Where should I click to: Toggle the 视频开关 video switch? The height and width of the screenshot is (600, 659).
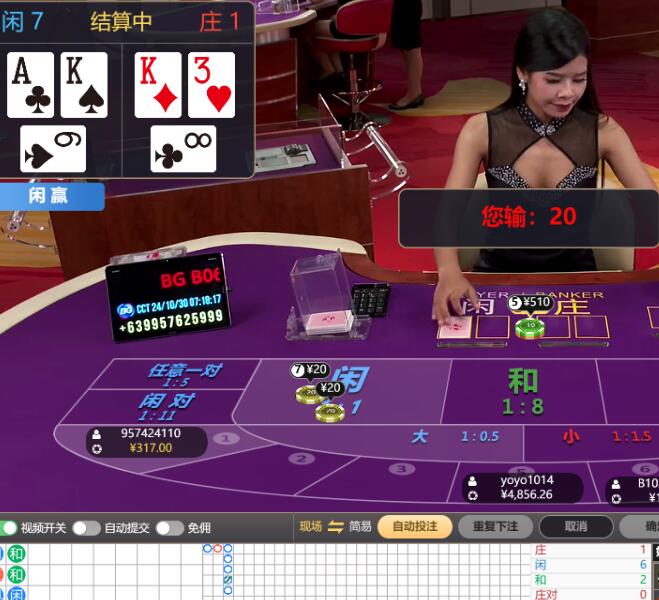[10, 527]
